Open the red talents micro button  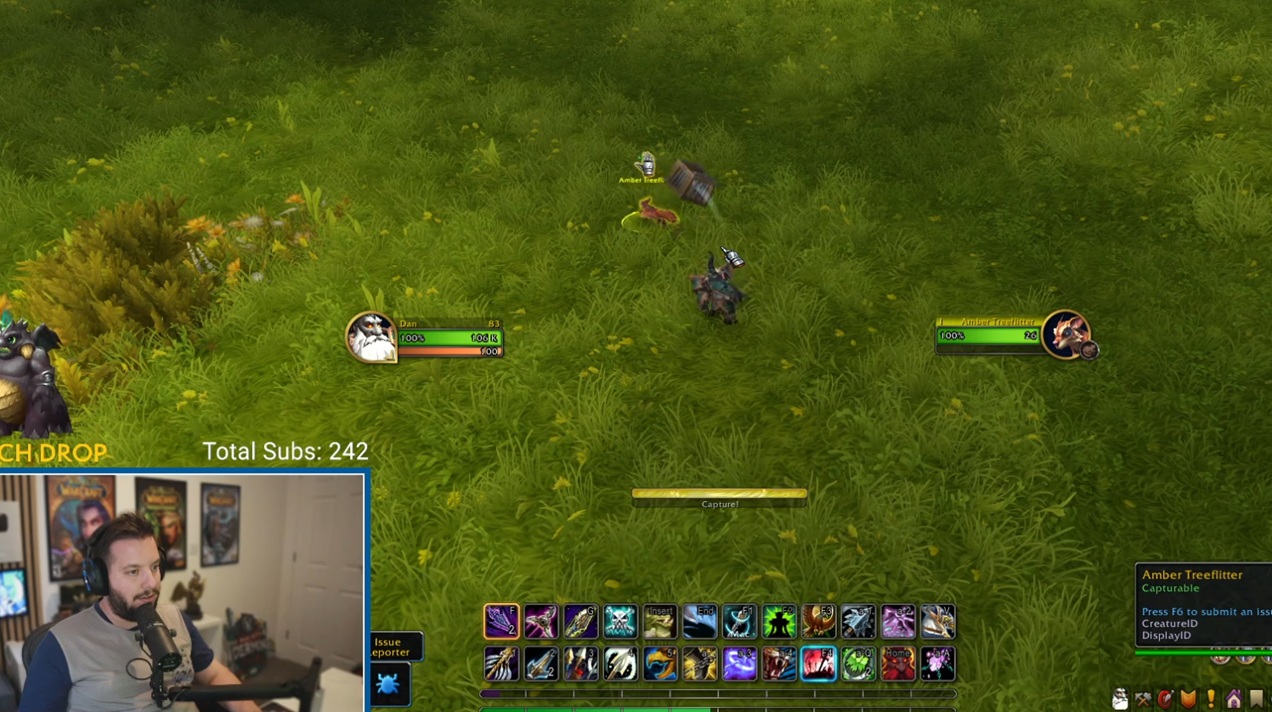pos(1165,699)
